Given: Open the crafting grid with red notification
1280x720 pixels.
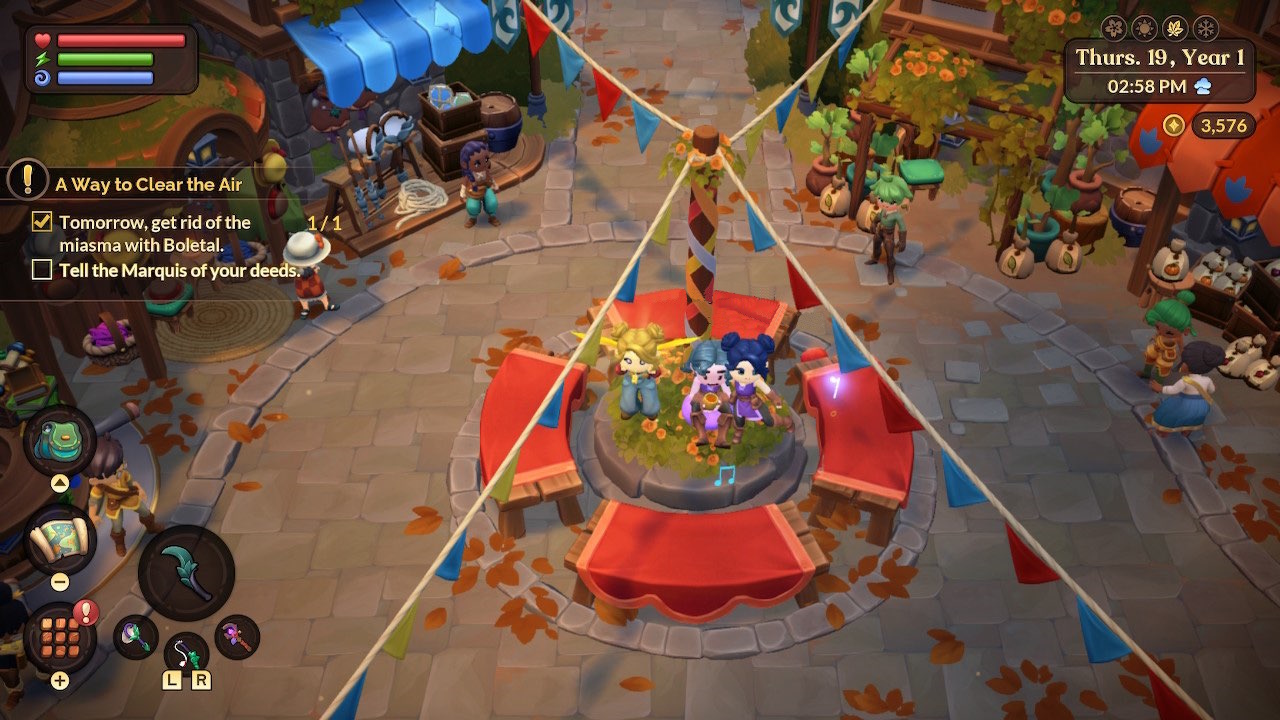Looking at the screenshot, I should point(58,638).
